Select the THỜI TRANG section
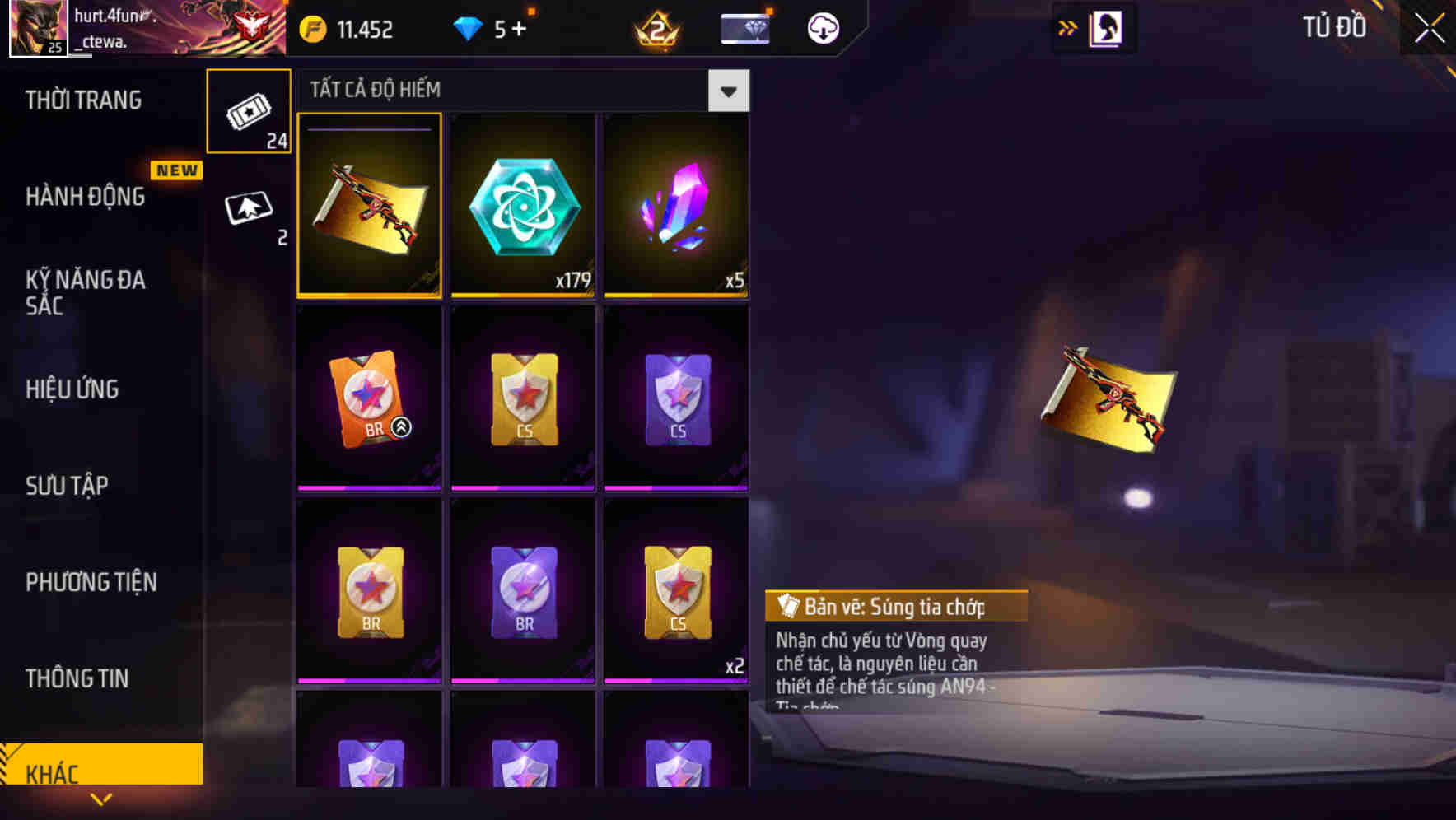 click(x=83, y=100)
